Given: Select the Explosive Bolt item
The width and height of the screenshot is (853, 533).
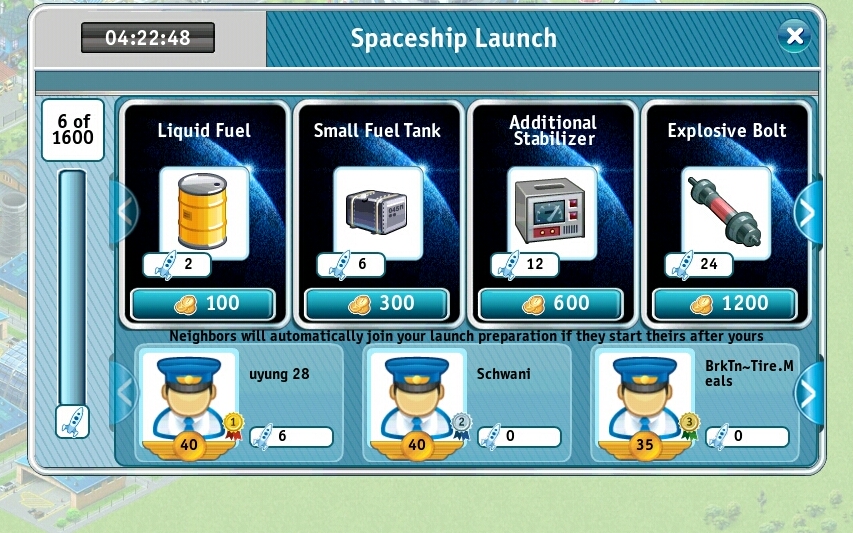Looking at the screenshot, I should 725,212.
